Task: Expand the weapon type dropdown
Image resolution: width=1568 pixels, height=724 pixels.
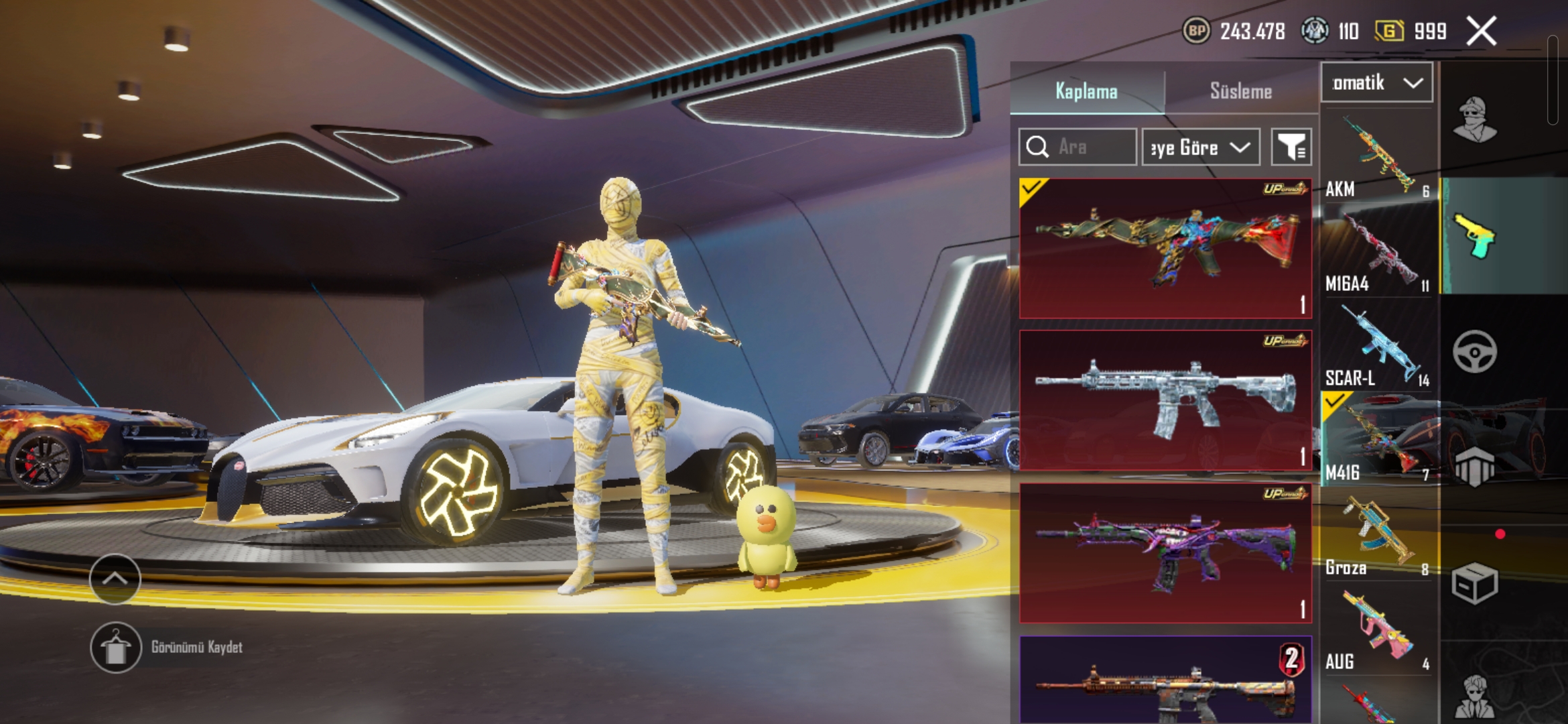Action: click(1376, 83)
